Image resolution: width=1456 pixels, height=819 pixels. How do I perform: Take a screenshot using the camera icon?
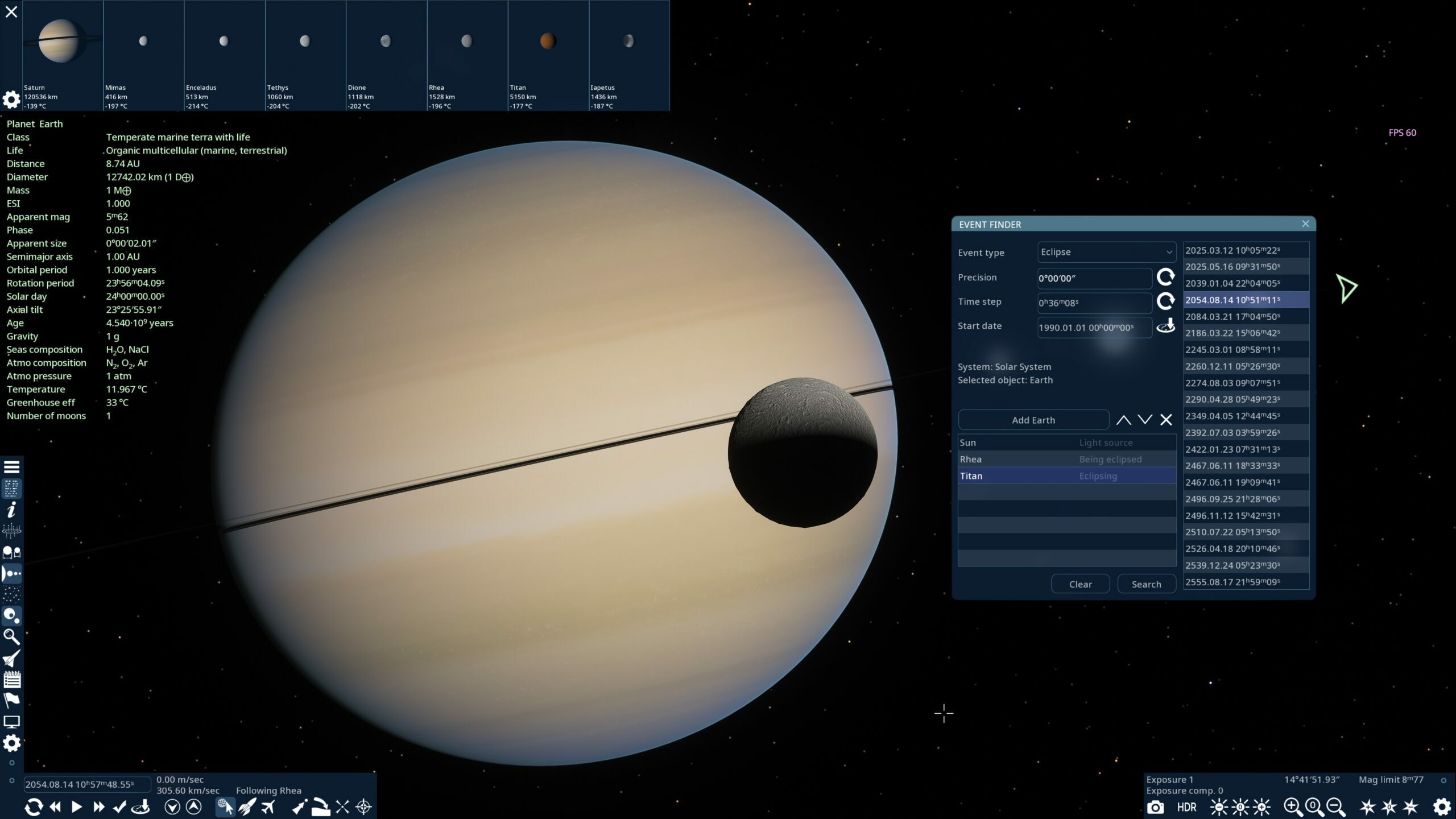click(x=1155, y=806)
